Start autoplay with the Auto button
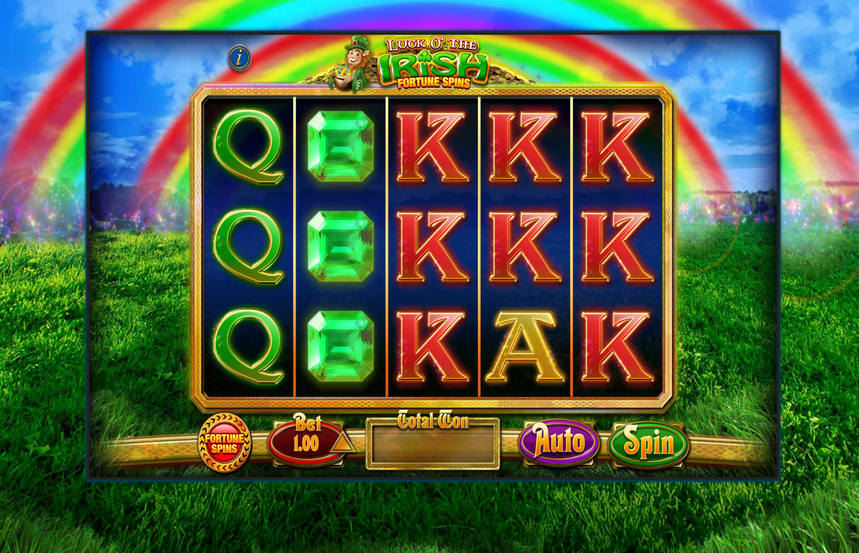 click(x=559, y=442)
